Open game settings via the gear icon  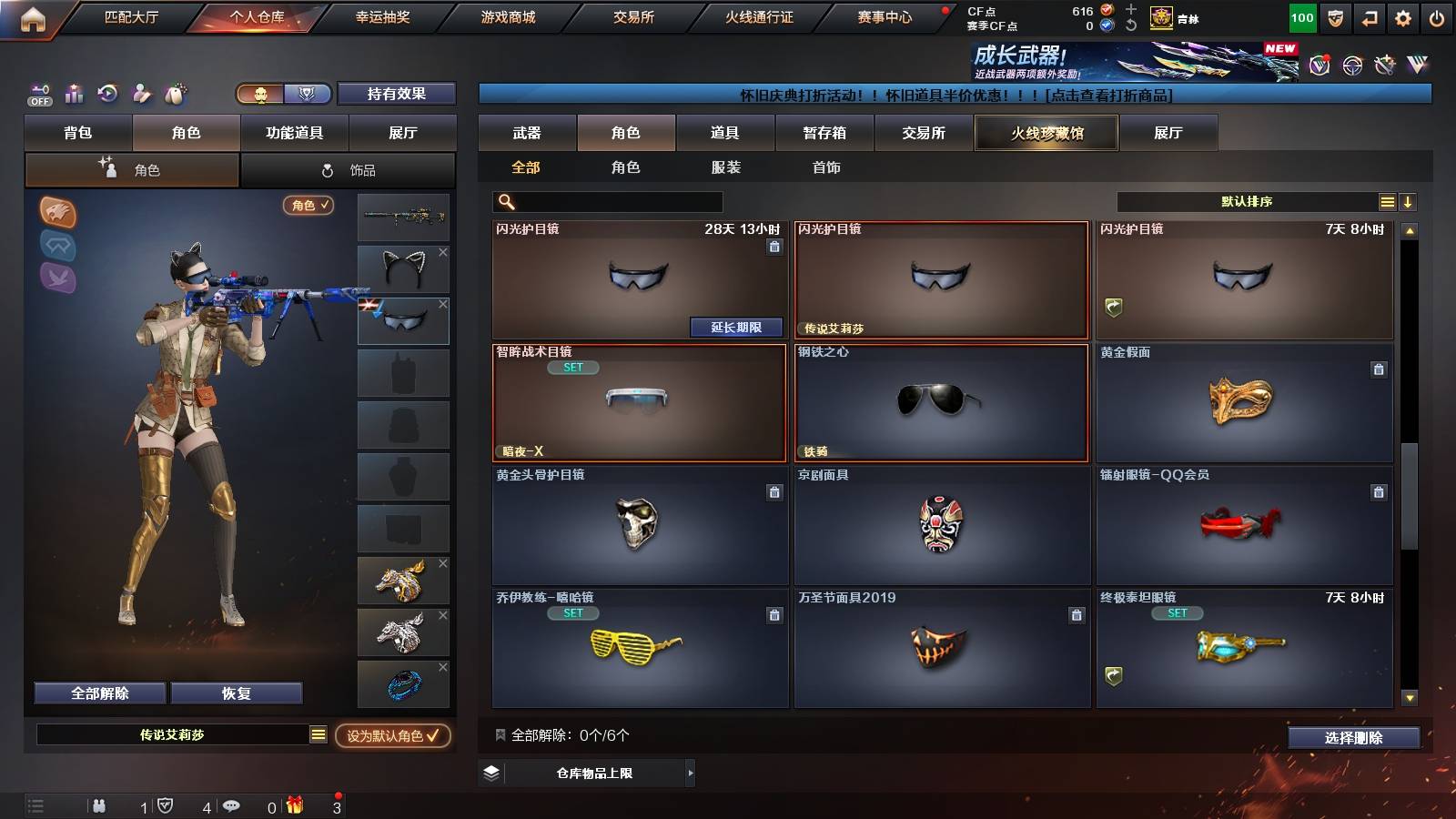pyautogui.click(x=1402, y=17)
